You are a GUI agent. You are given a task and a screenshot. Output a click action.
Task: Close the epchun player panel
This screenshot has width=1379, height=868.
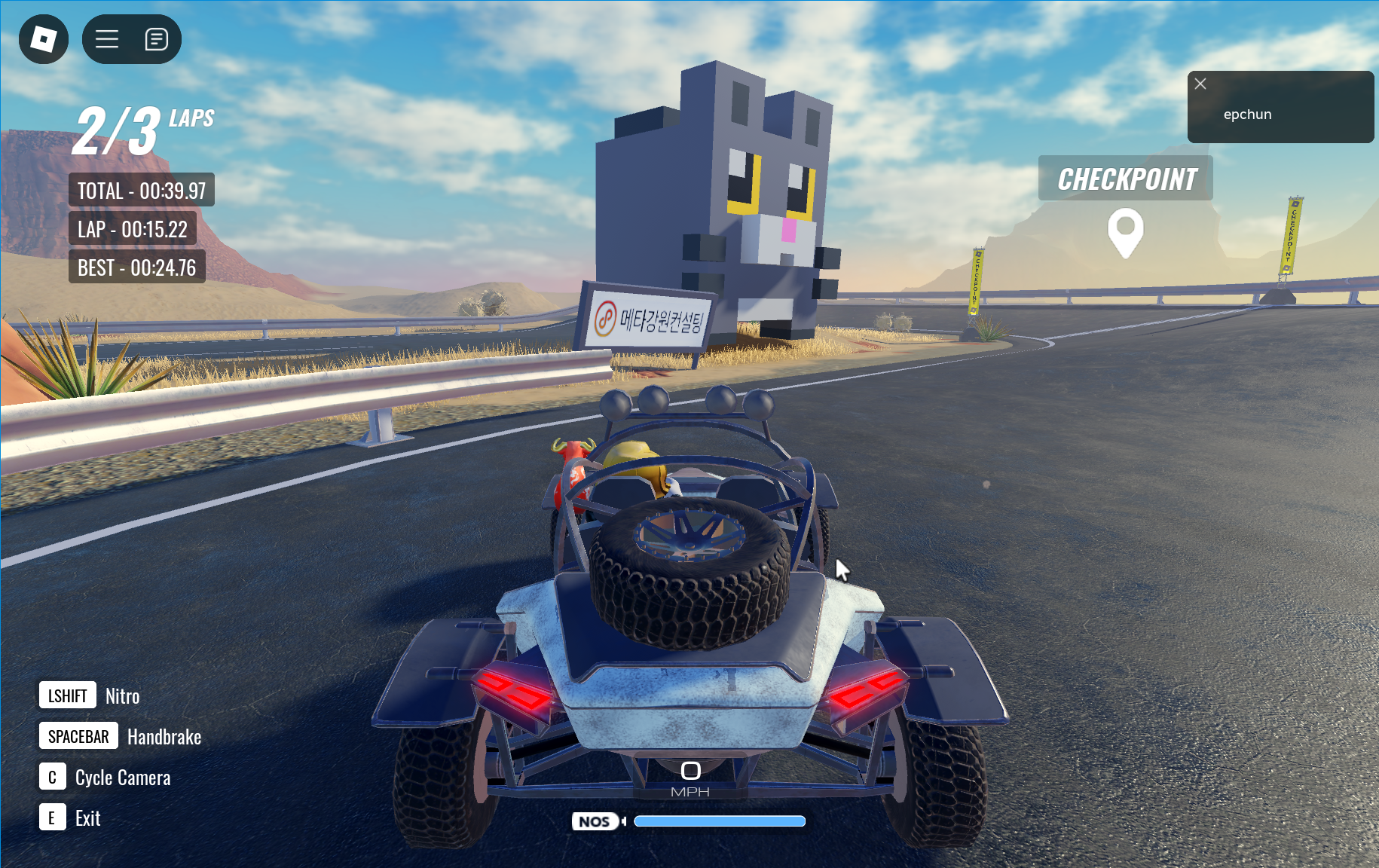[x=1200, y=84]
